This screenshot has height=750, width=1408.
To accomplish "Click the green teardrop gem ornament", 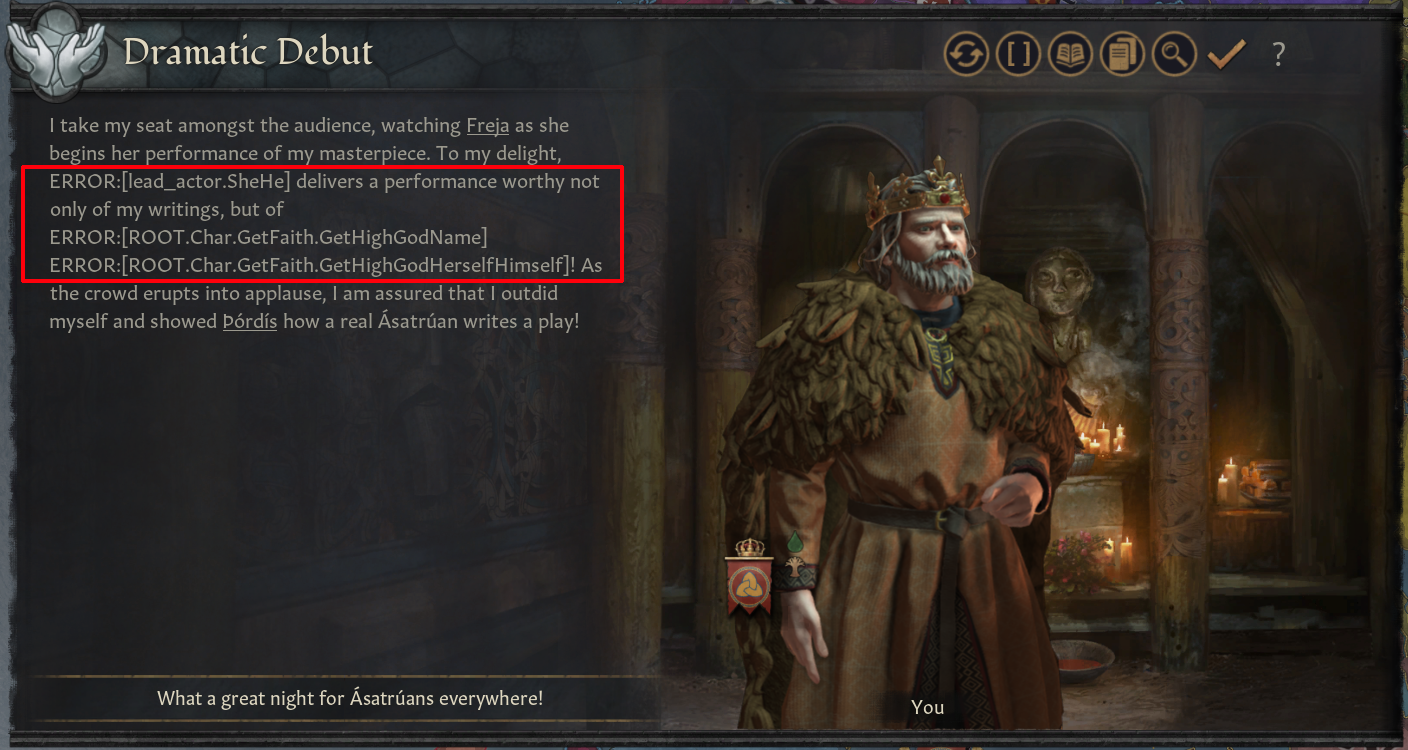I will (x=795, y=540).
